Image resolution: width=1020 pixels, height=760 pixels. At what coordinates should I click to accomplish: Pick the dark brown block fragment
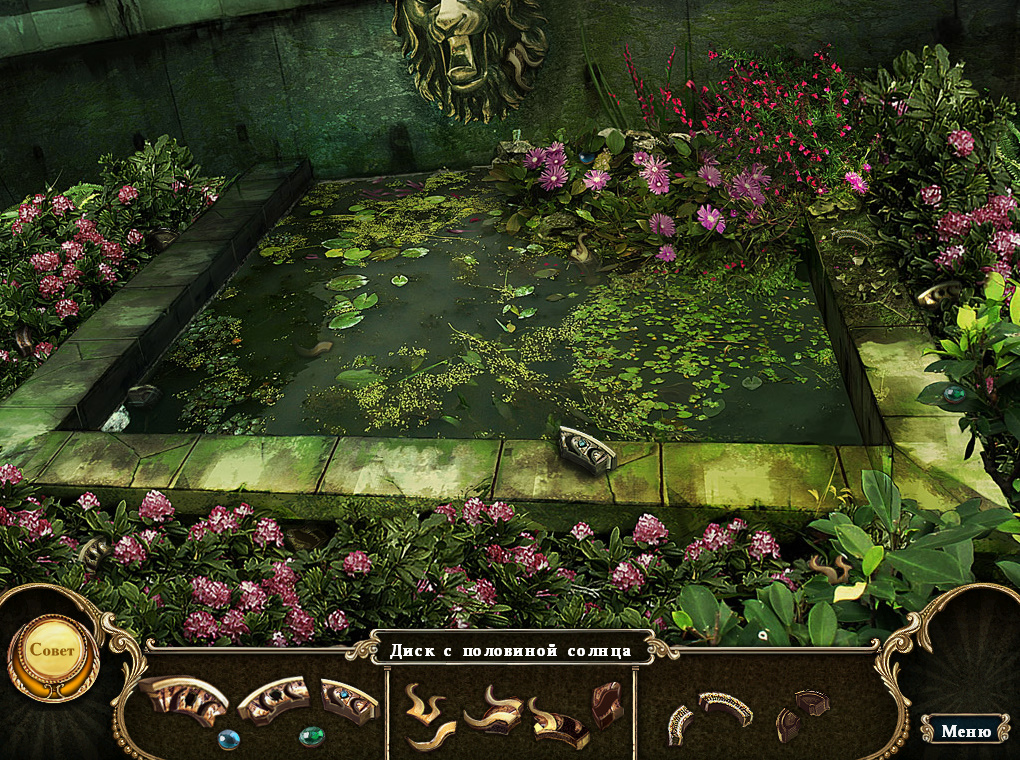606,703
